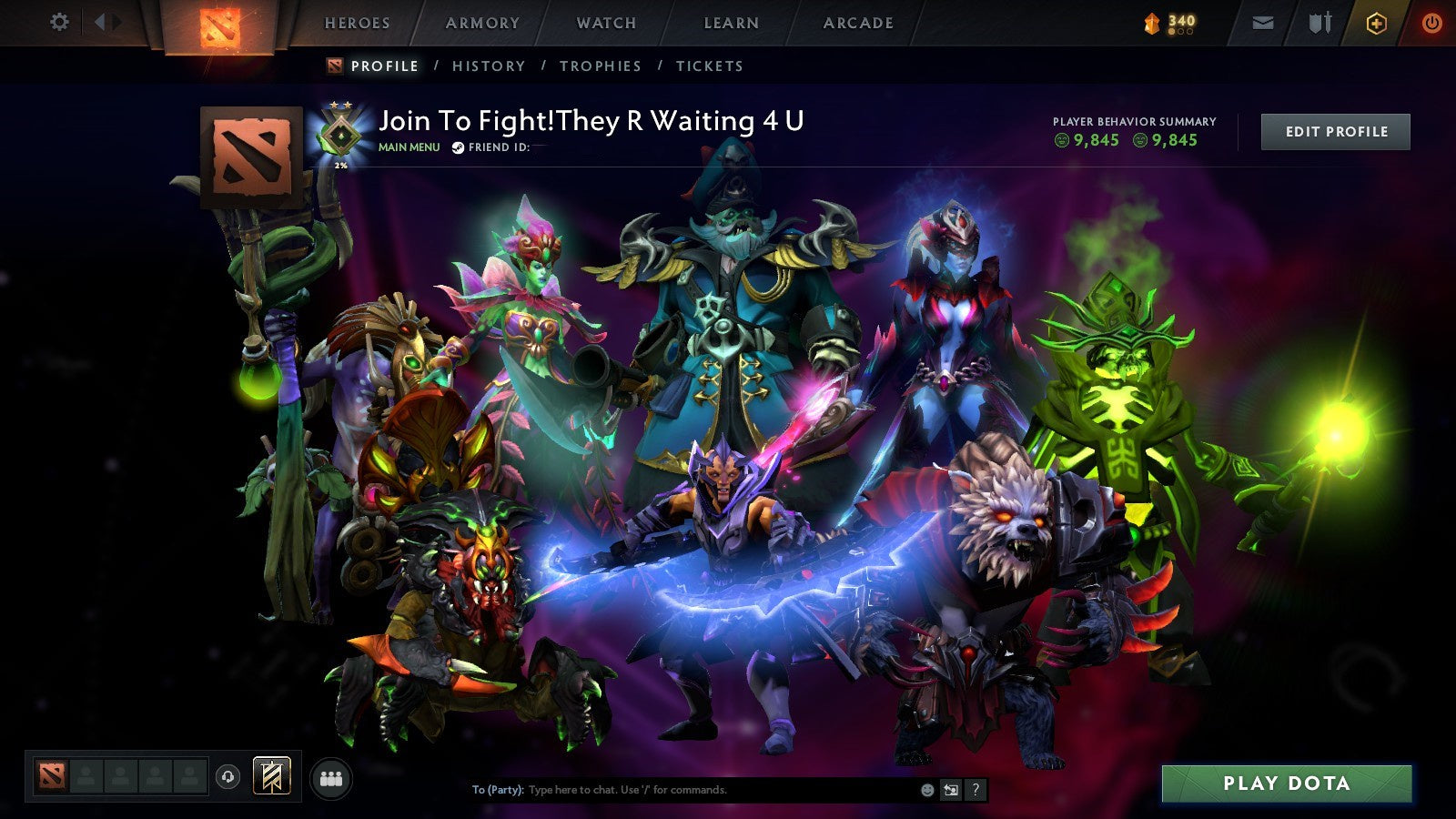Switch to the HISTORY tab
The width and height of the screenshot is (1456, 819).
489,66
